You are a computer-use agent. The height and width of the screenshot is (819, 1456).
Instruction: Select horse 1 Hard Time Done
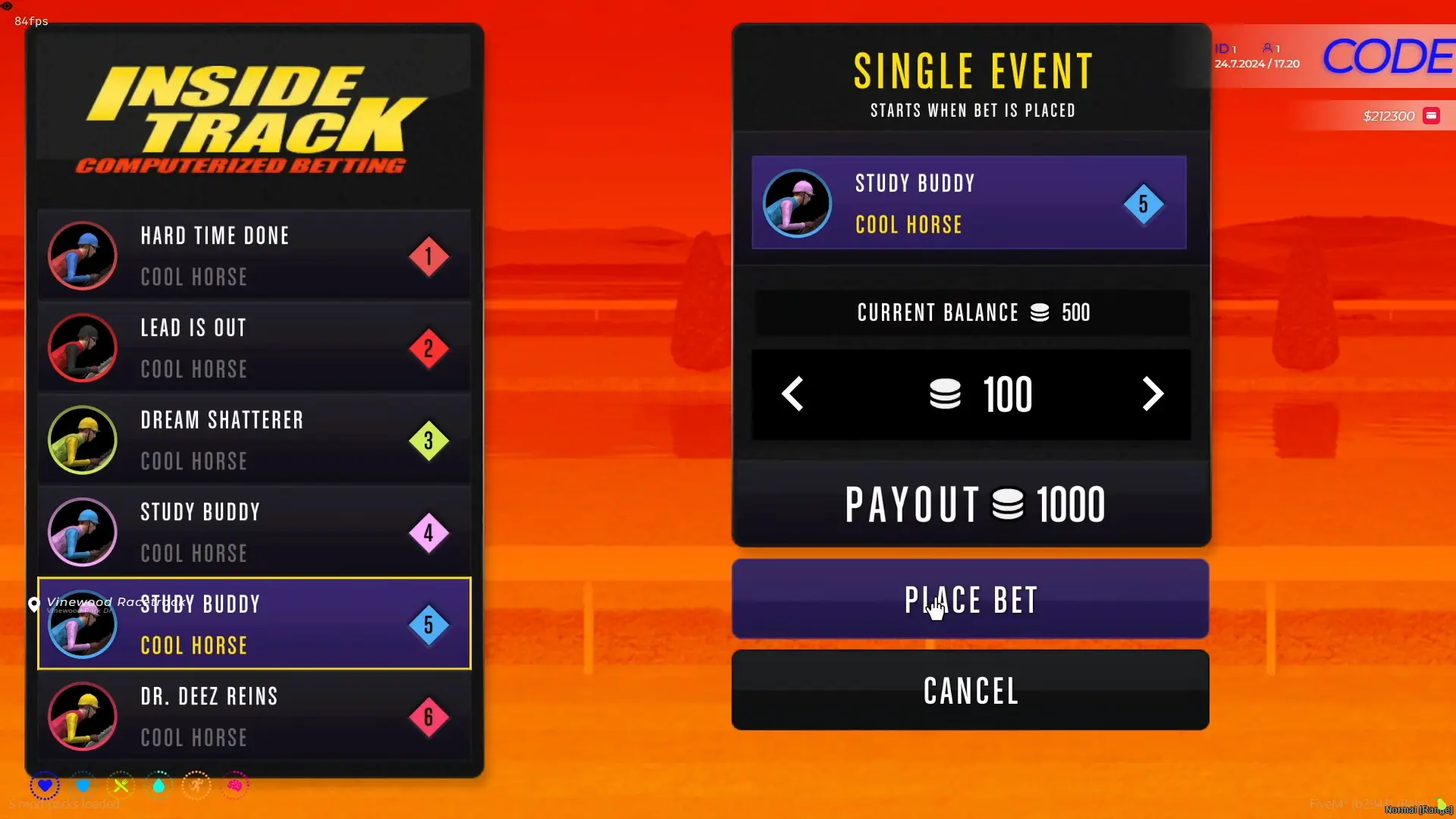(254, 256)
